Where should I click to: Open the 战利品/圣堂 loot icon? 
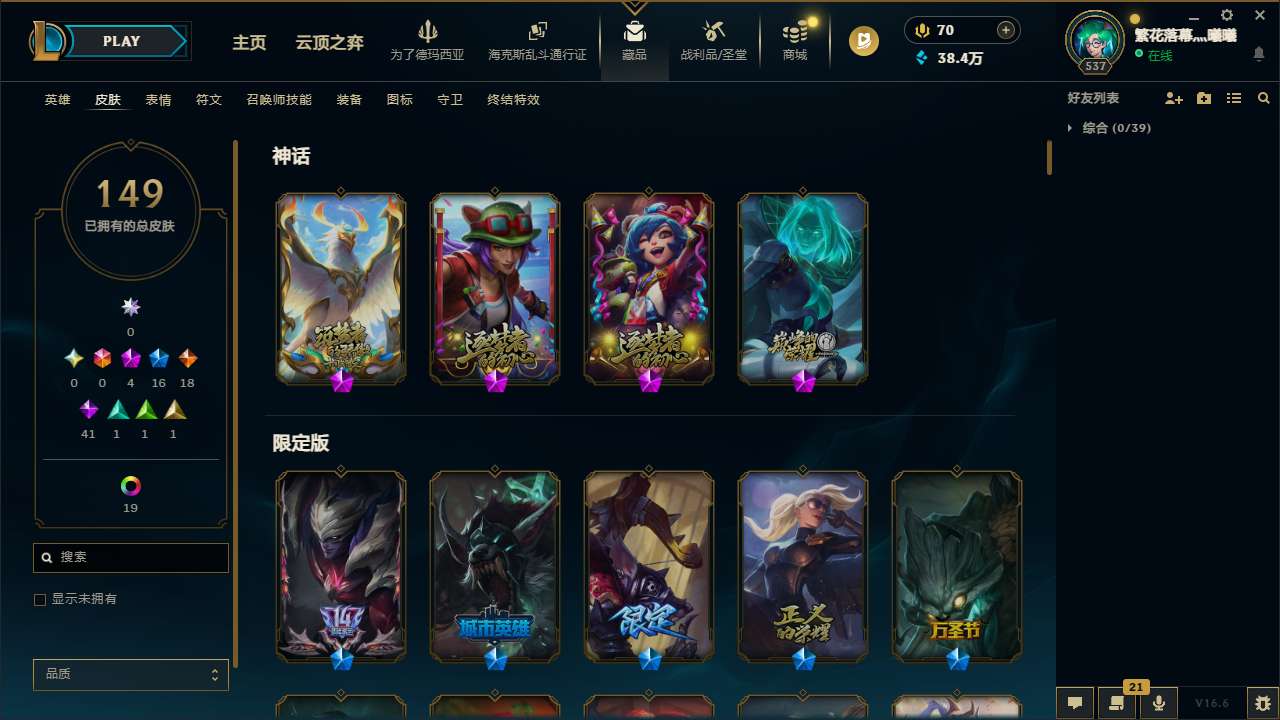tap(713, 38)
